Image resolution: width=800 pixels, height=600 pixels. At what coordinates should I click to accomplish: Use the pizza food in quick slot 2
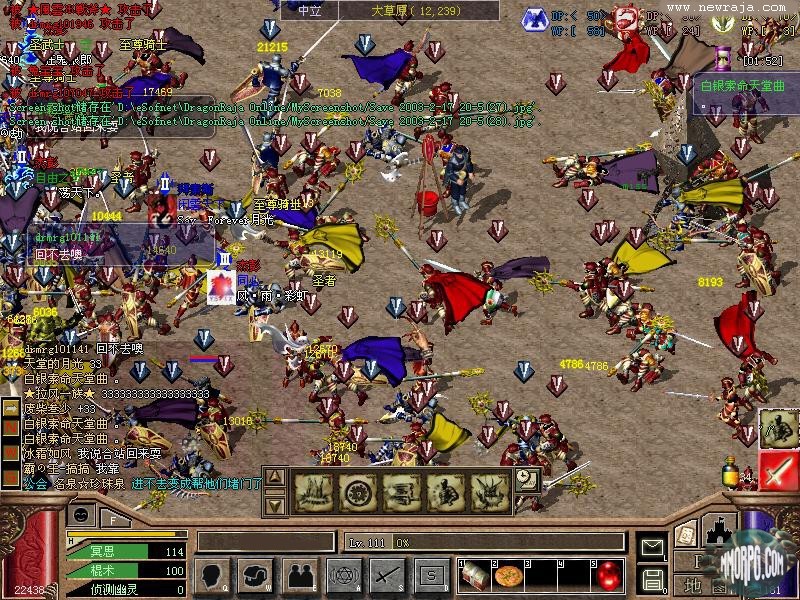[508, 575]
